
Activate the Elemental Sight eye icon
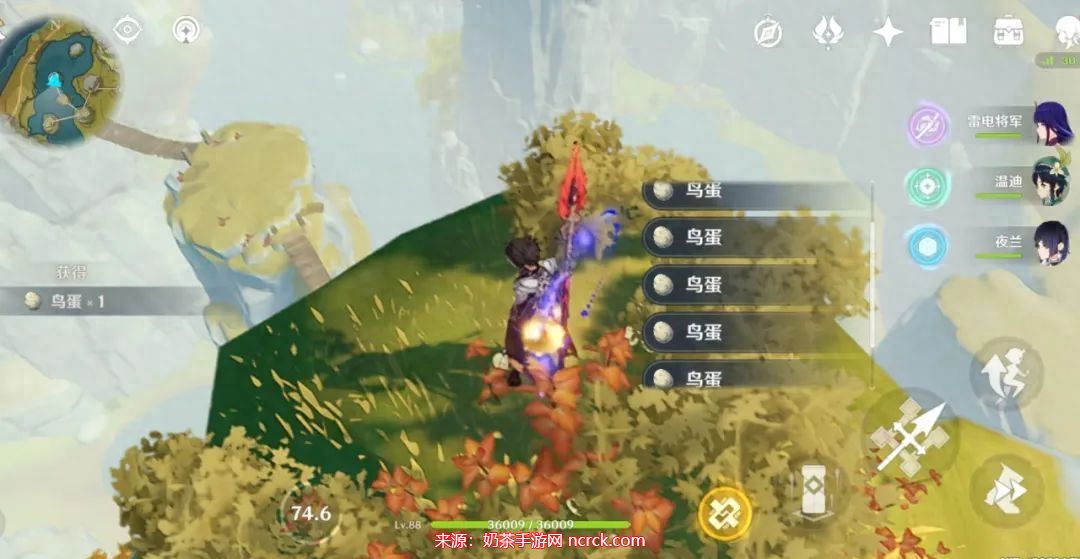click(128, 30)
